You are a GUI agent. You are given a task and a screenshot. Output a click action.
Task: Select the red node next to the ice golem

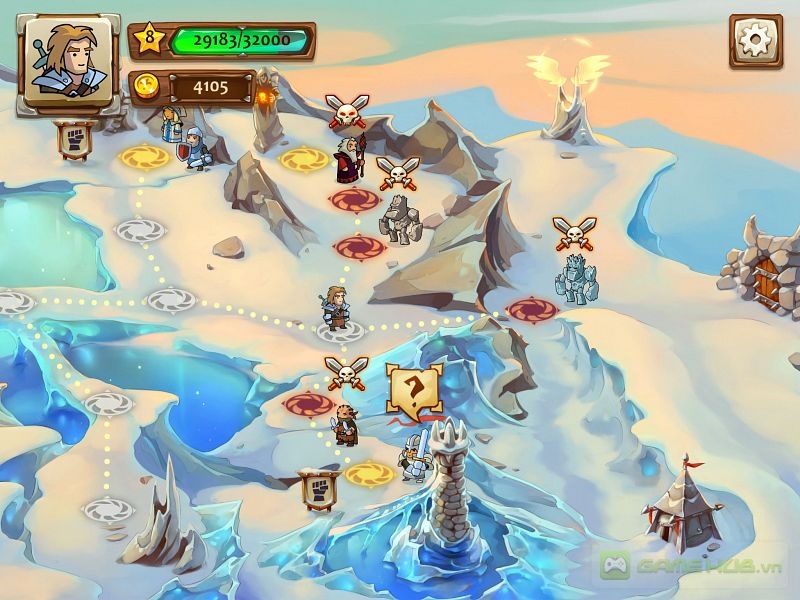(532, 309)
